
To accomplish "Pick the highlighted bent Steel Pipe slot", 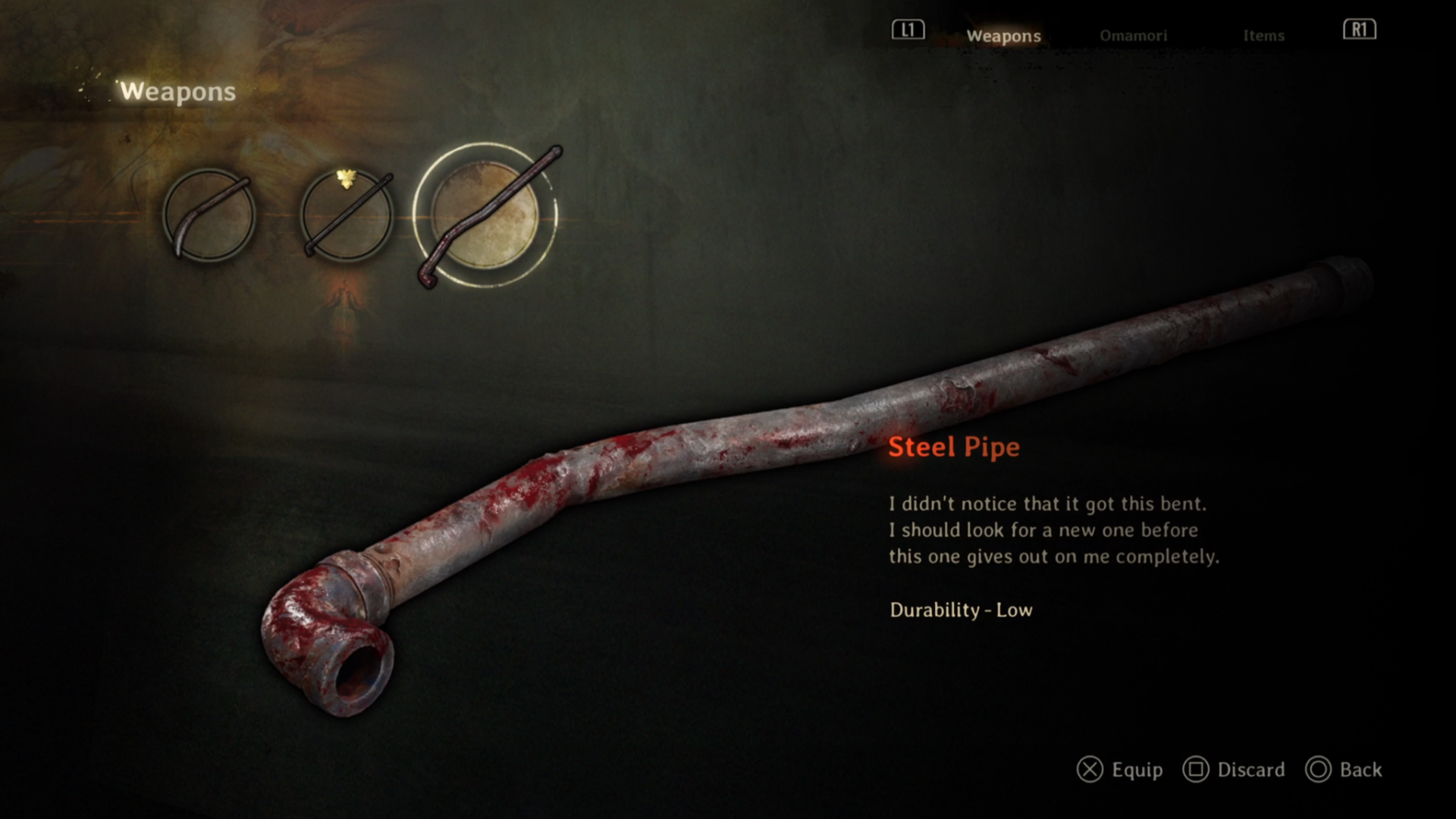I will click(485, 215).
